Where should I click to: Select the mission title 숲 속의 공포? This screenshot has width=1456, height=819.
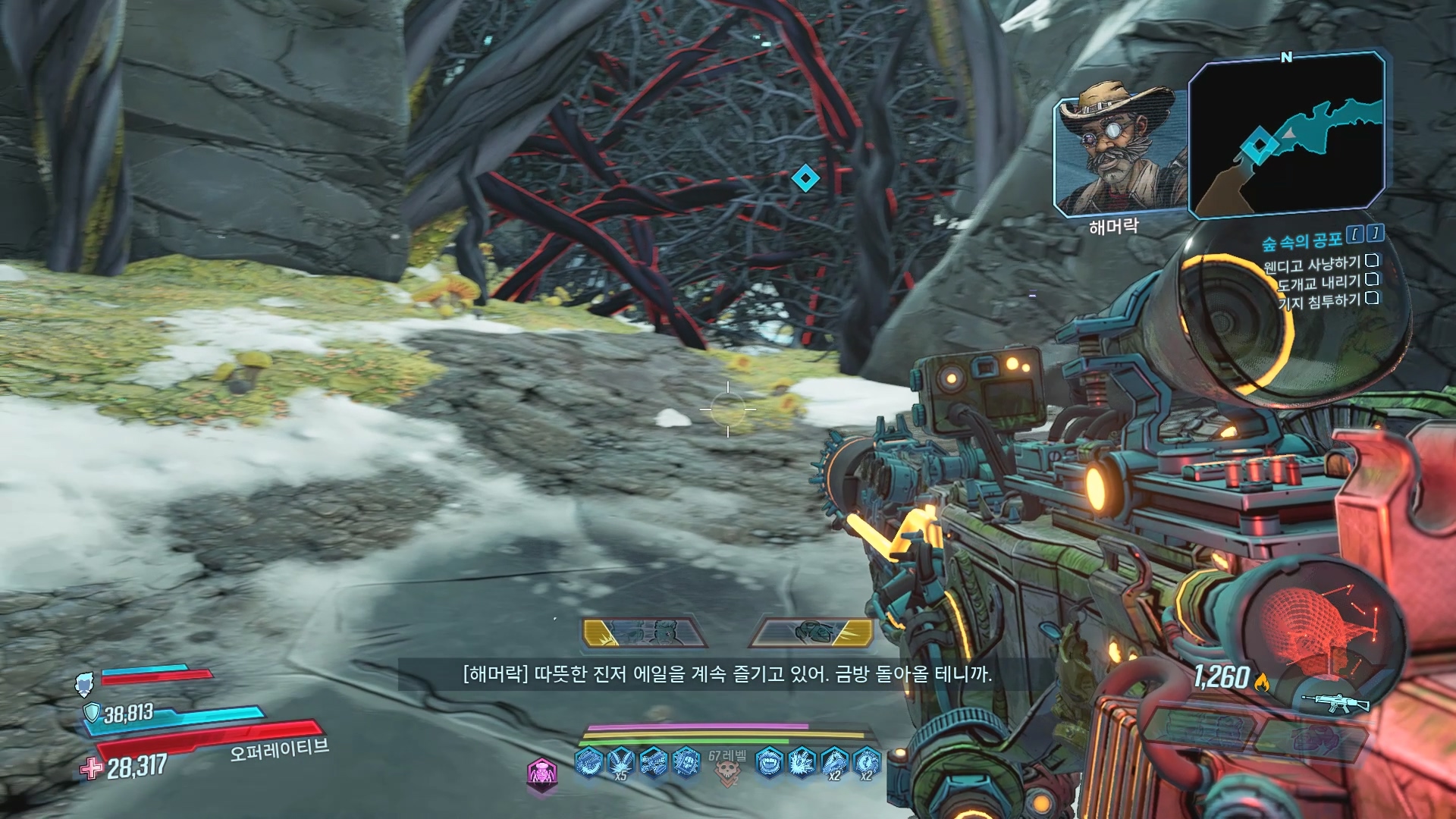click(x=1301, y=242)
